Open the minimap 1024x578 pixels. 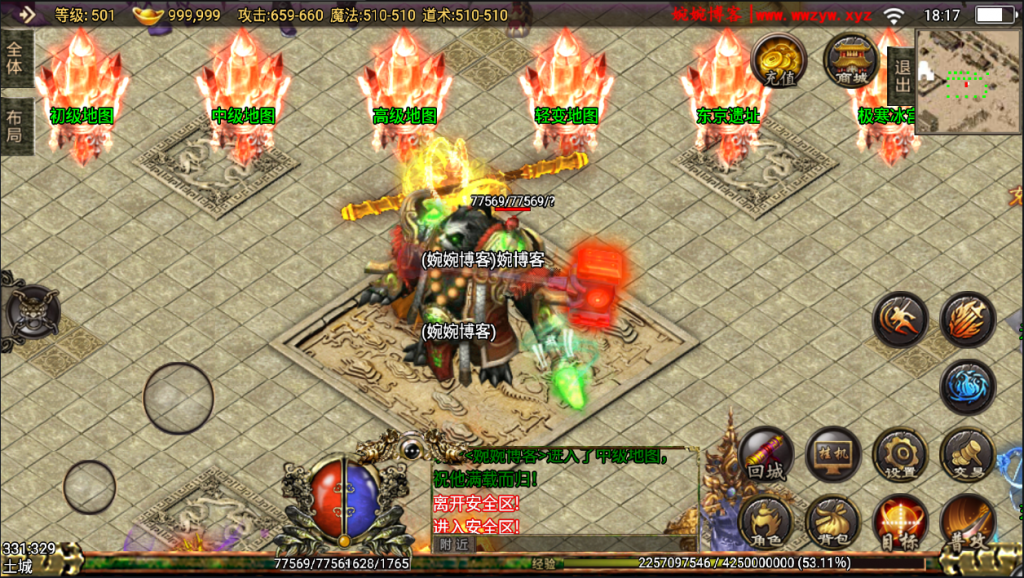click(x=966, y=81)
